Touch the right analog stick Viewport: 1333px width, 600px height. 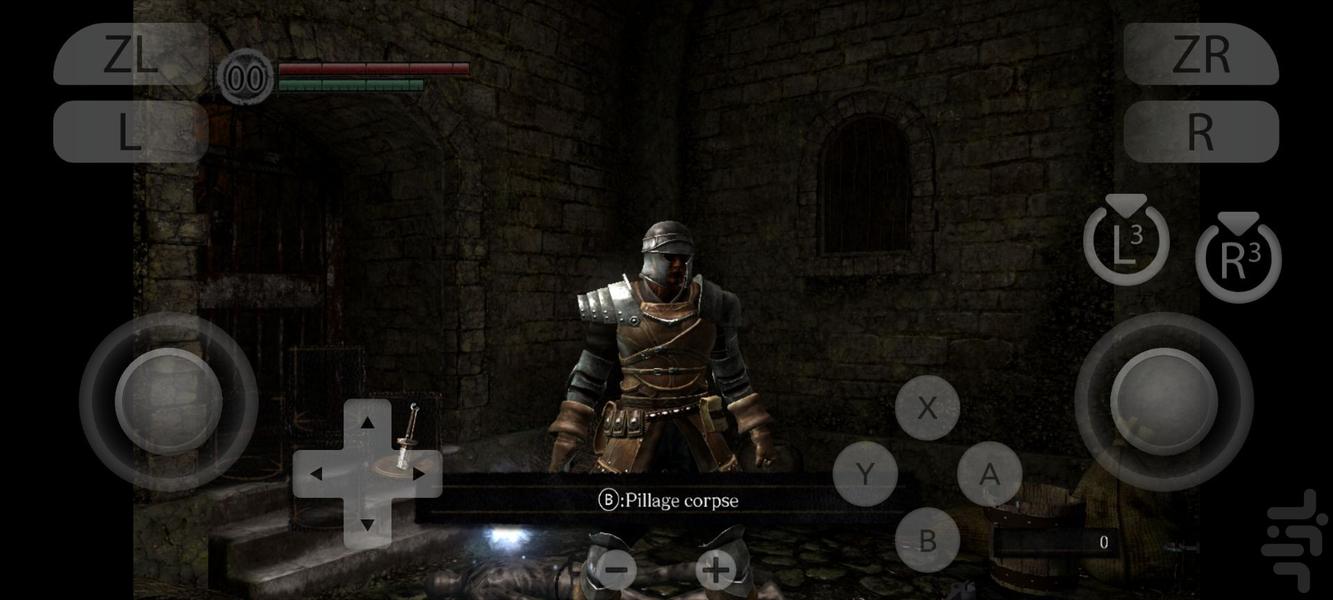(x=1163, y=401)
